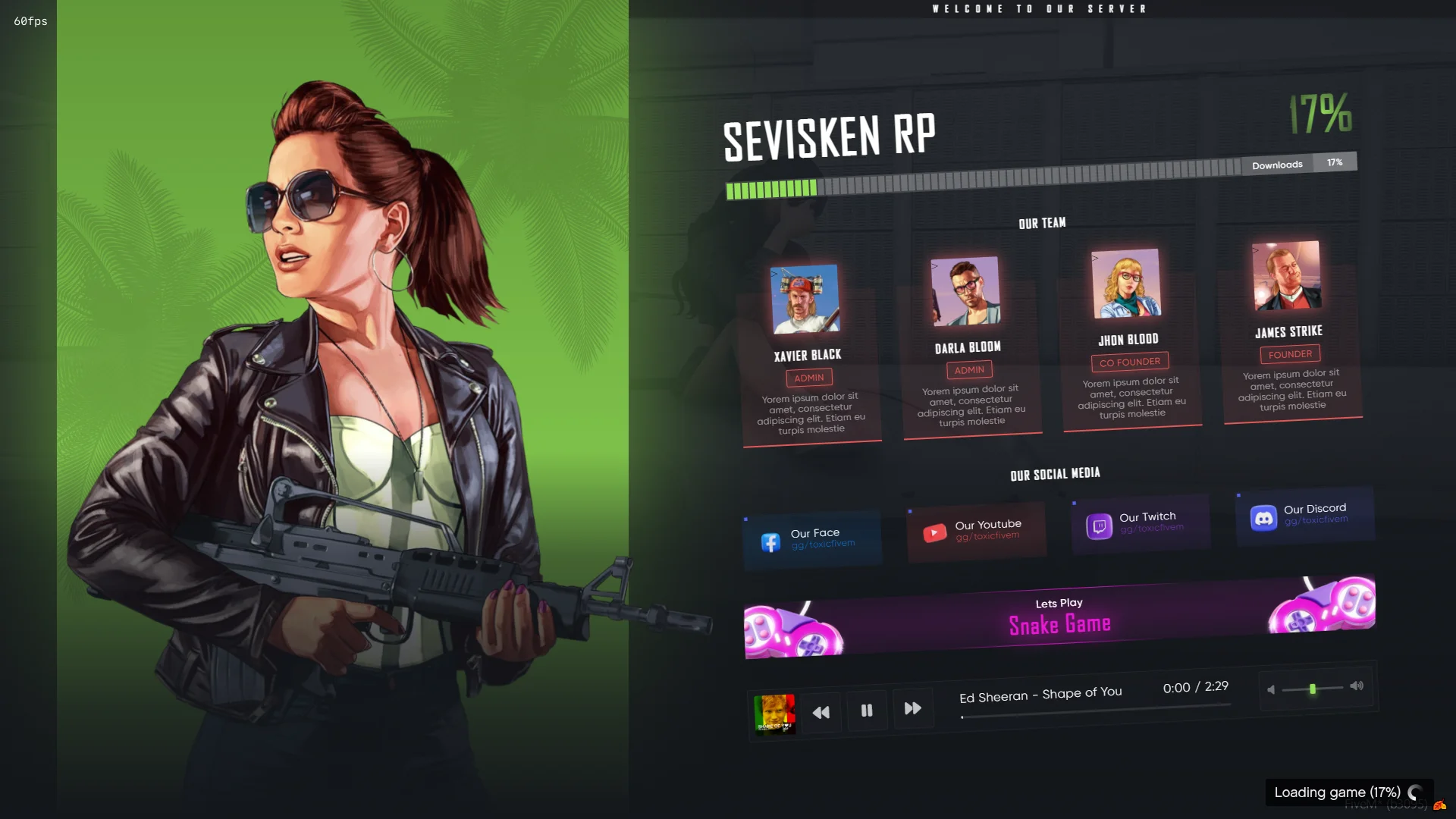Skip to the next track
This screenshot has width=1456, height=819.
tap(913, 708)
